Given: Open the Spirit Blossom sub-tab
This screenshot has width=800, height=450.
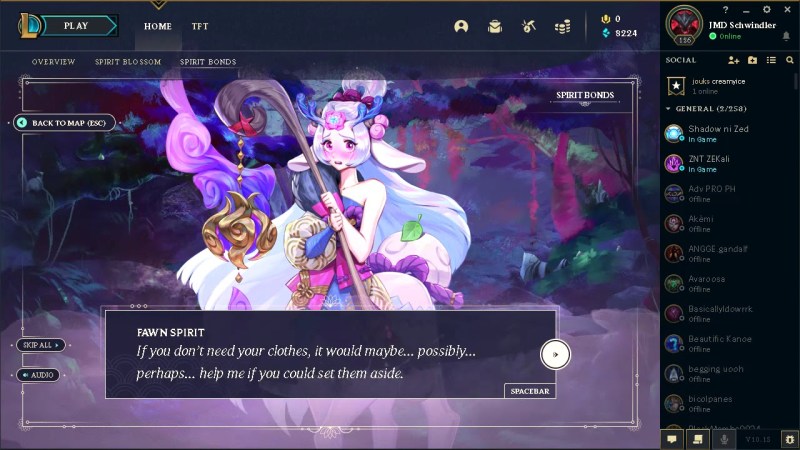Looking at the screenshot, I should [128, 62].
